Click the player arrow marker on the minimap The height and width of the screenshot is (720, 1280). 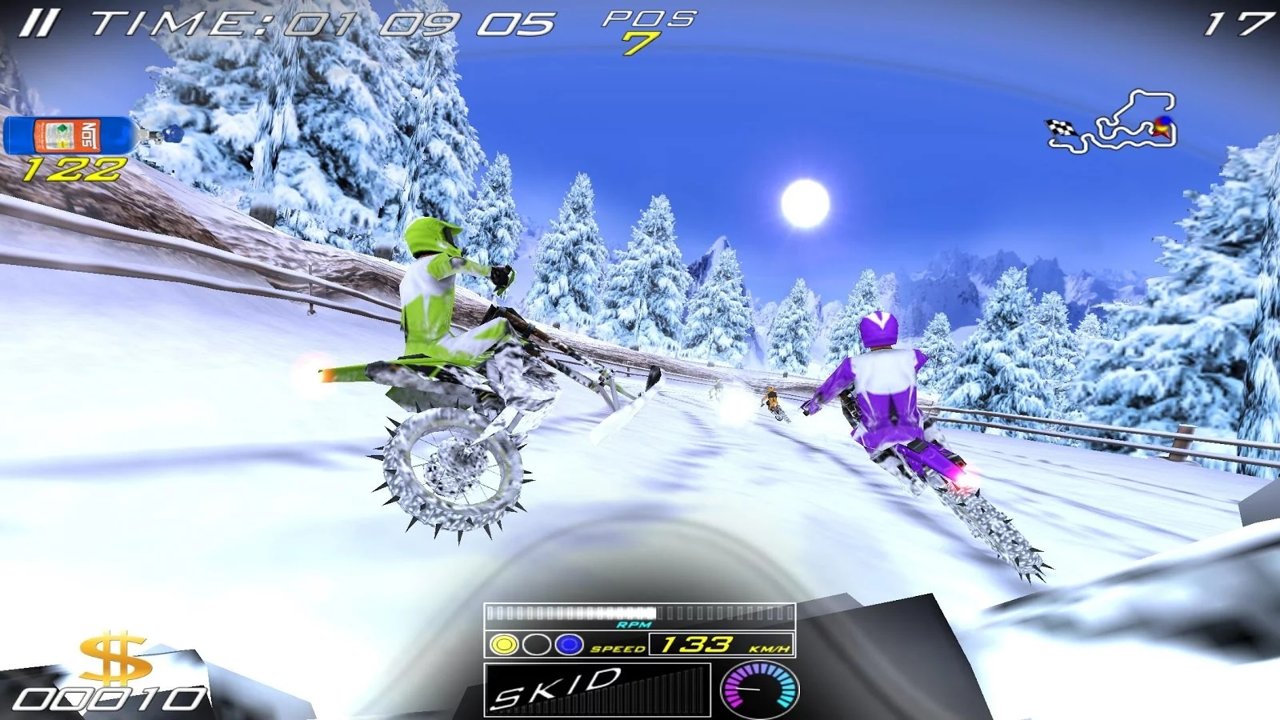point(1160,128)
